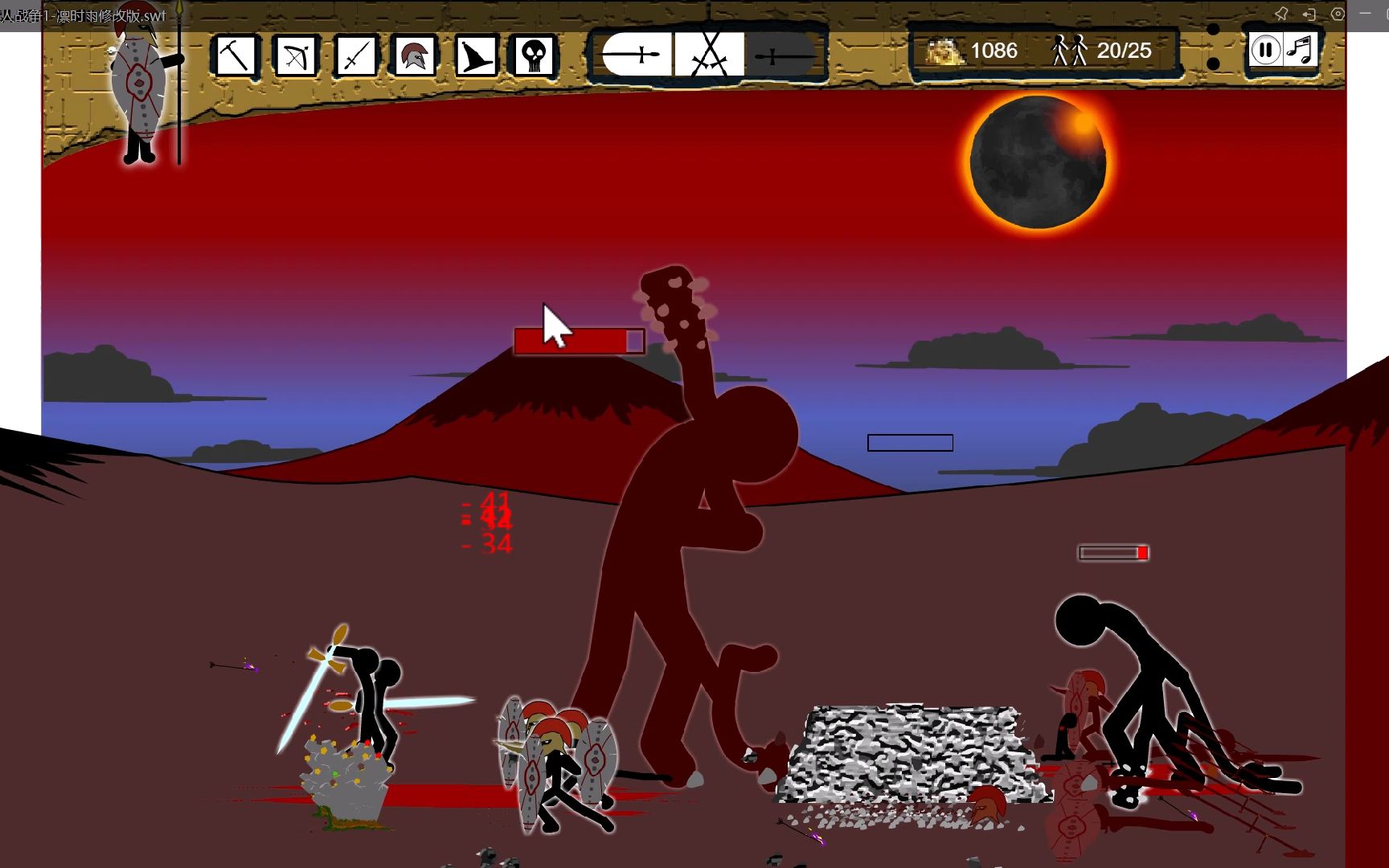Select the Spartan helmet unit button
1389x868 pixels.
pos(415,55)
